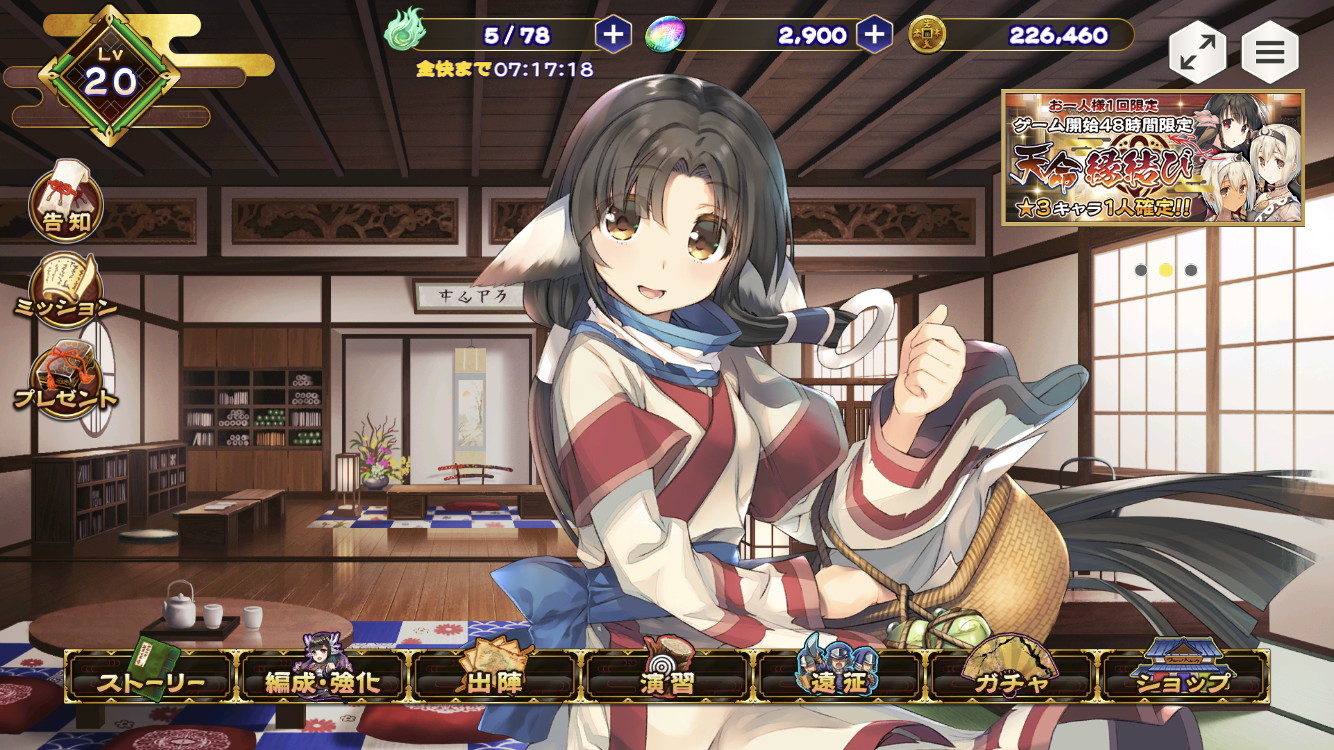This screenshot has width=1334, height=750.
Task: Open the プレゼント present box
Action: coord(66,380)
